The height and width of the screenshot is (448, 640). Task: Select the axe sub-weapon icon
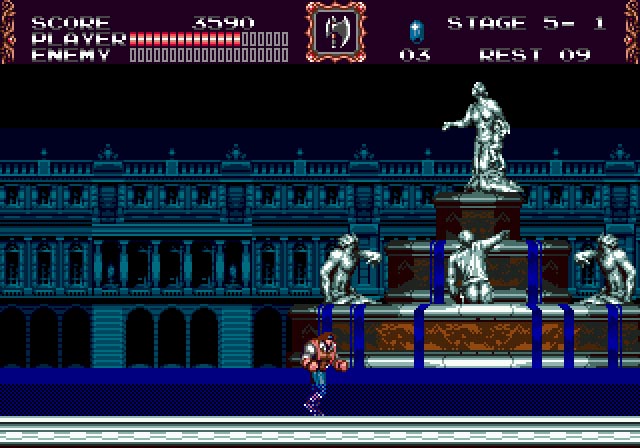tap(335, 32)
